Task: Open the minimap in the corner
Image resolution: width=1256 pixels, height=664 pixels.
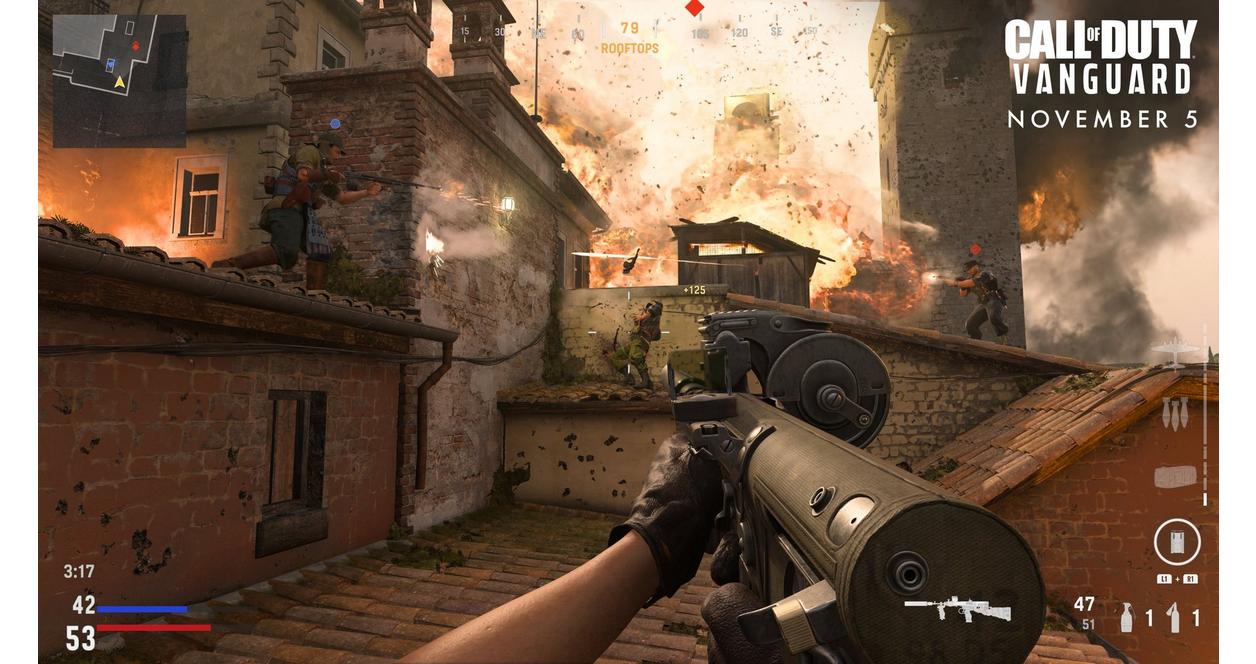Action: 119,80
